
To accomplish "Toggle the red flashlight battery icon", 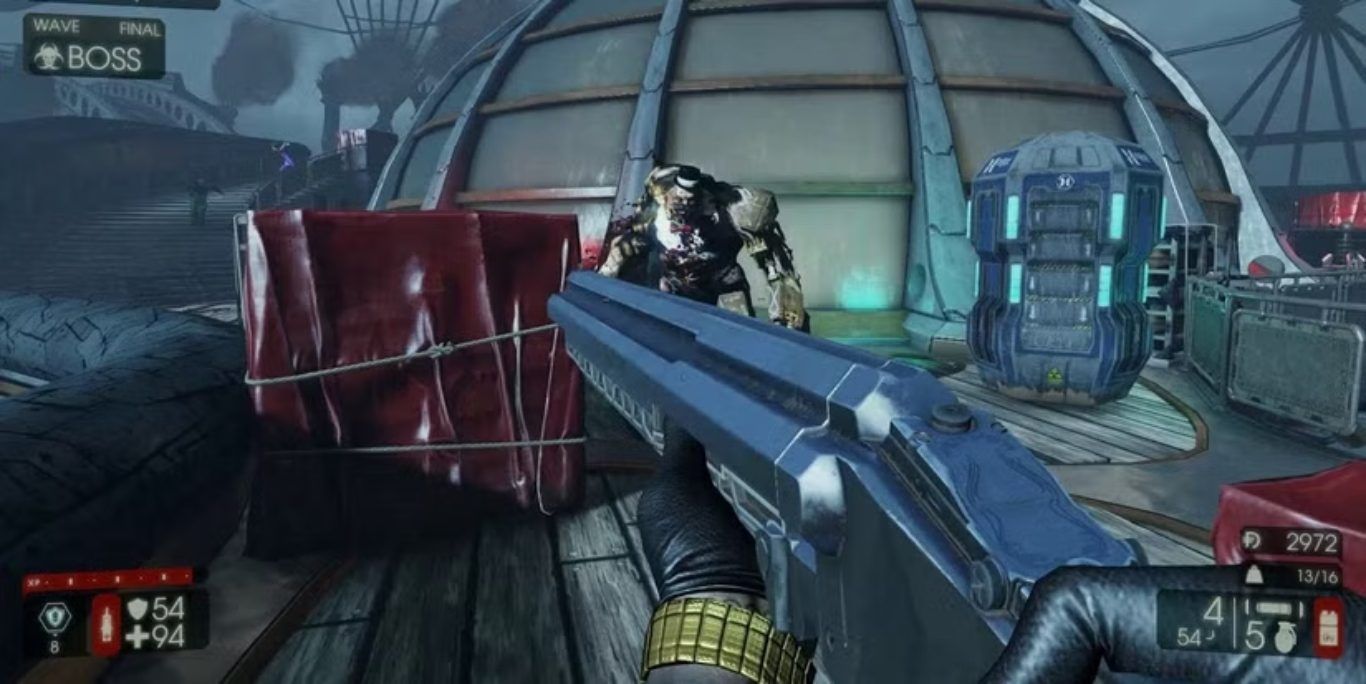I will pos(1328,627).
